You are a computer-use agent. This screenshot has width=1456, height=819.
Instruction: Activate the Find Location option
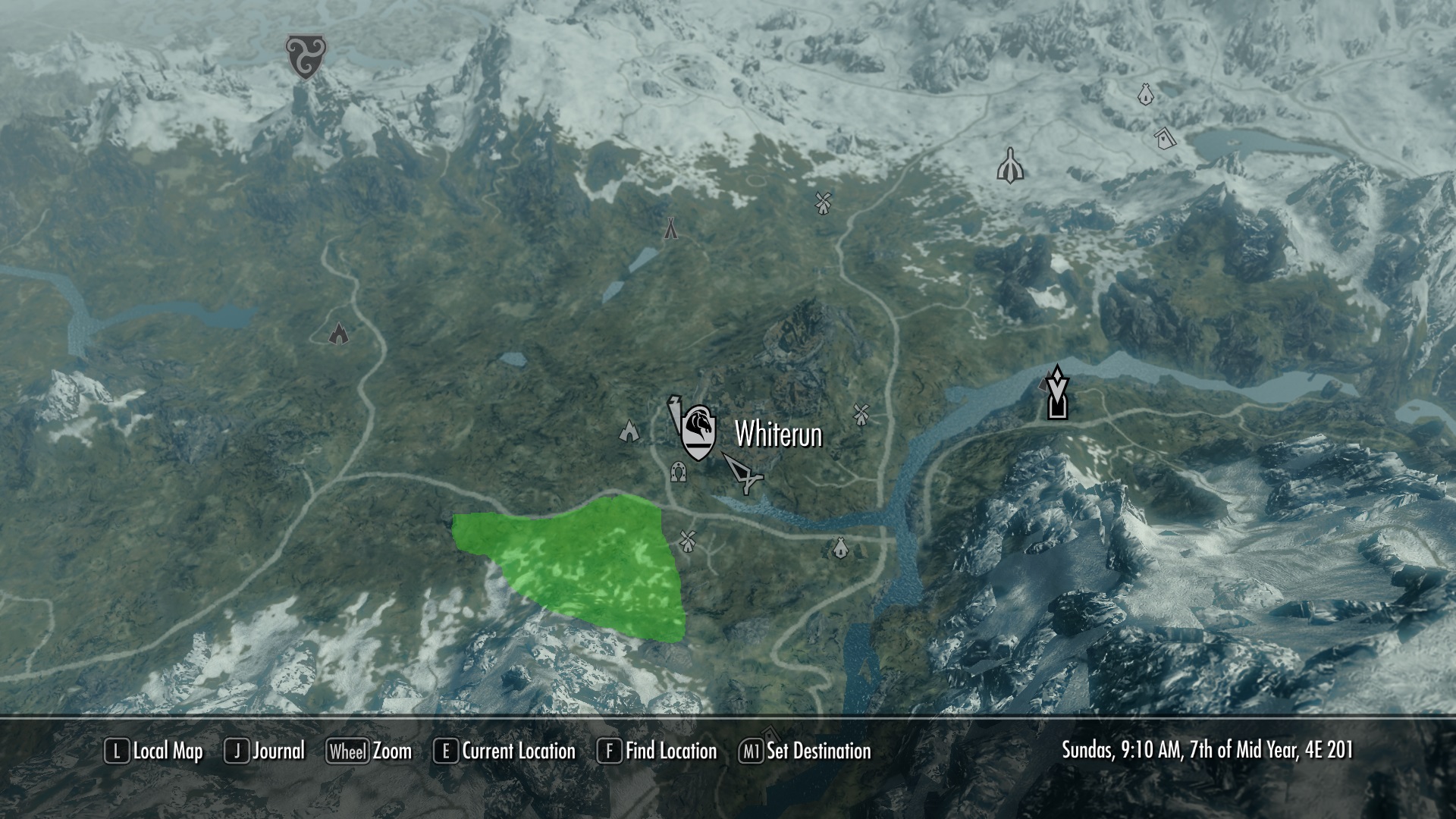[657, 752]
